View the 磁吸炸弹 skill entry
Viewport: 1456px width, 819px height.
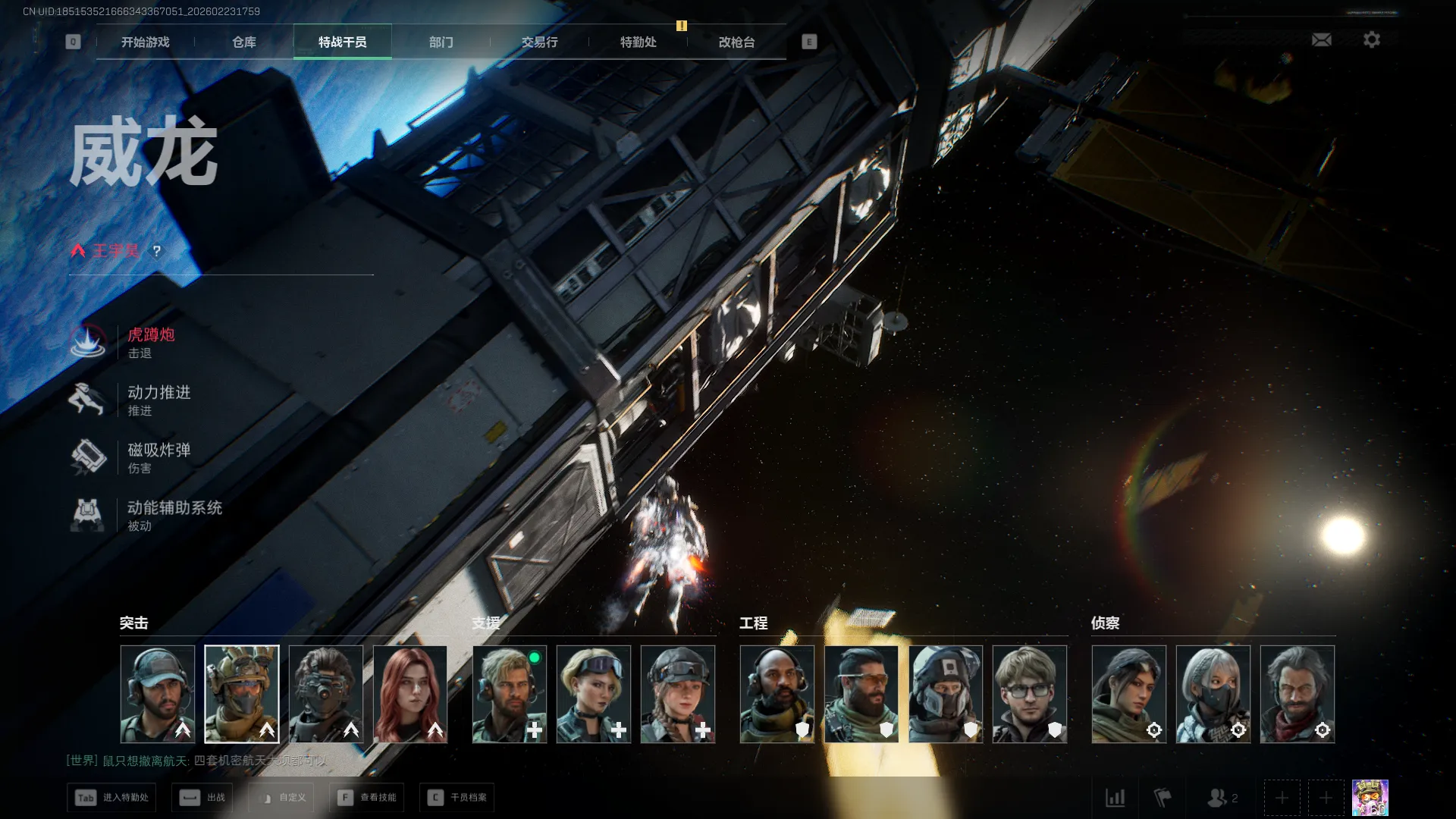tap(158, 457)
